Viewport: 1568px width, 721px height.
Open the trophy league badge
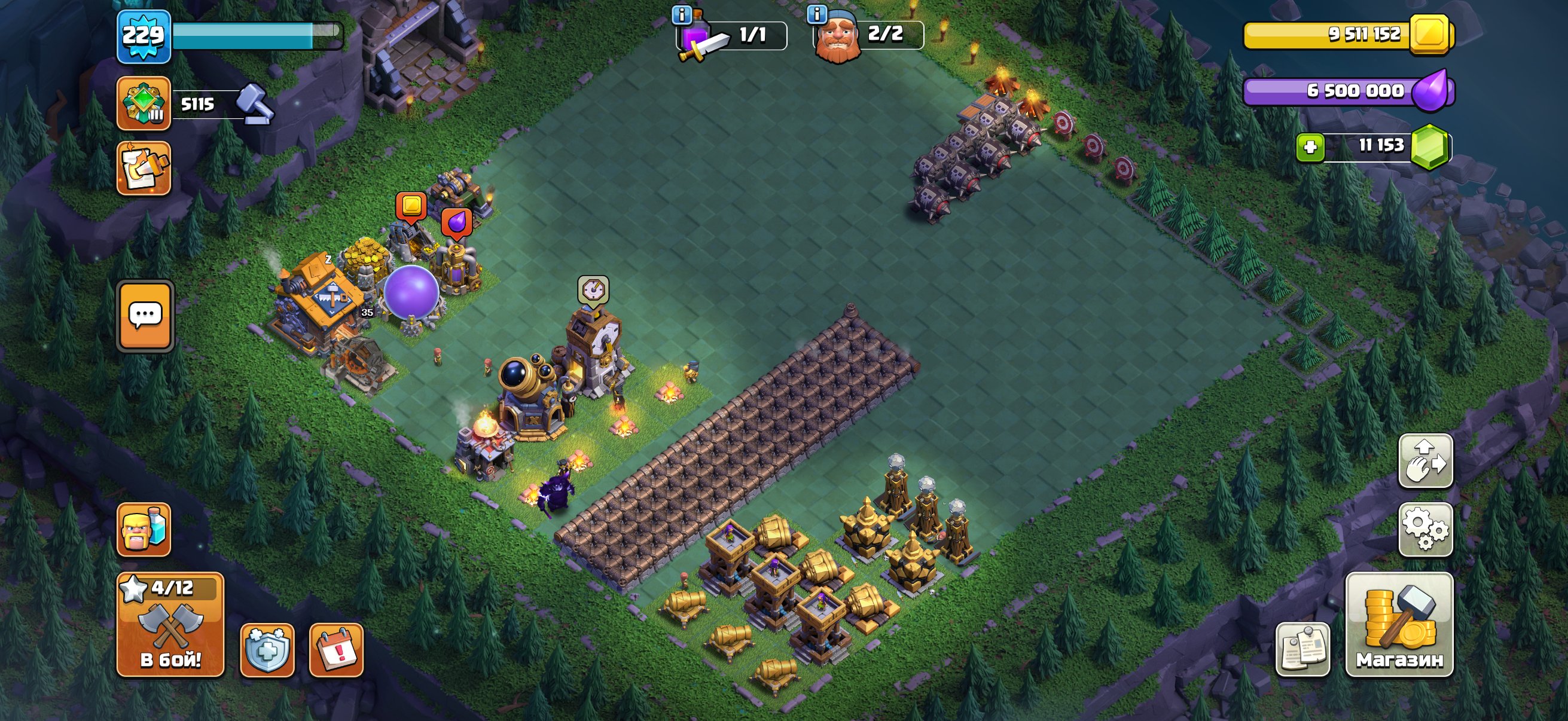pyautogui.click(x=144, y=103)
